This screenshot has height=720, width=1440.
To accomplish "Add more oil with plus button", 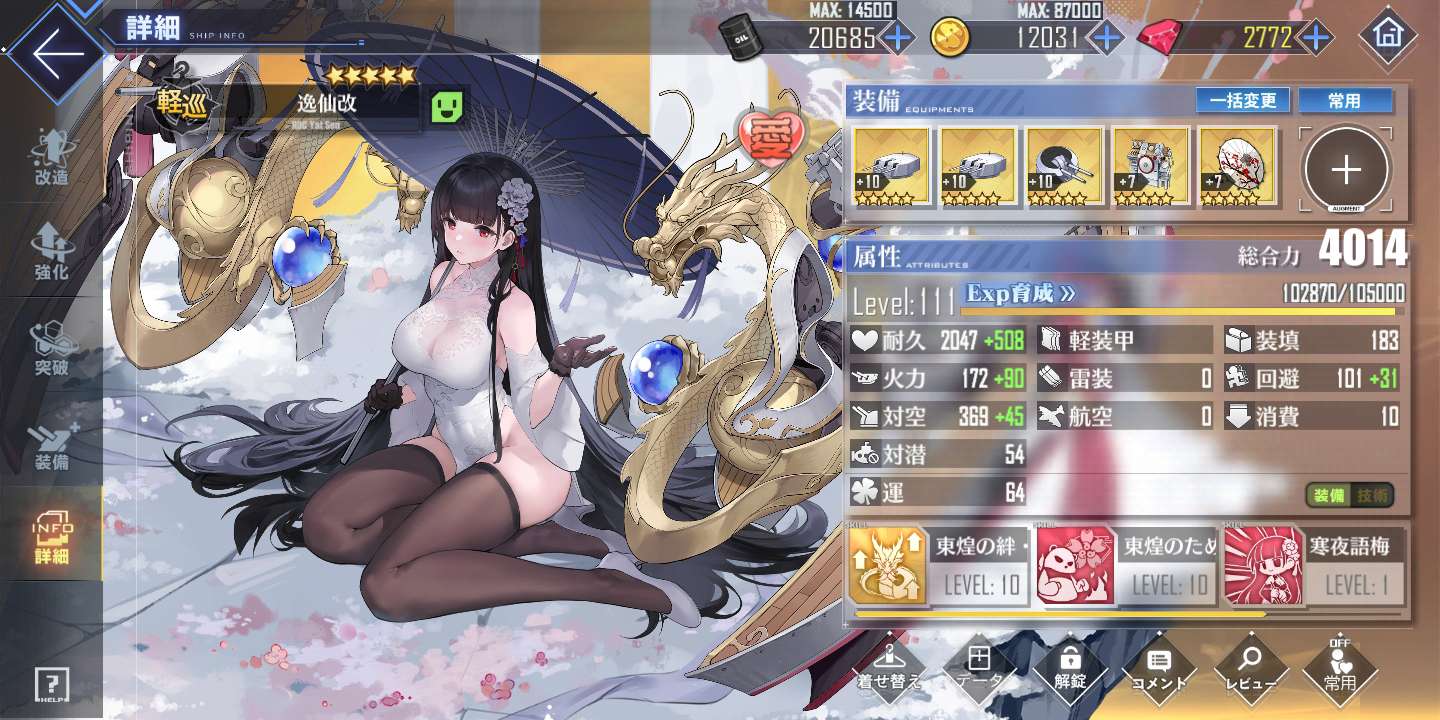I will pos(896,38).
